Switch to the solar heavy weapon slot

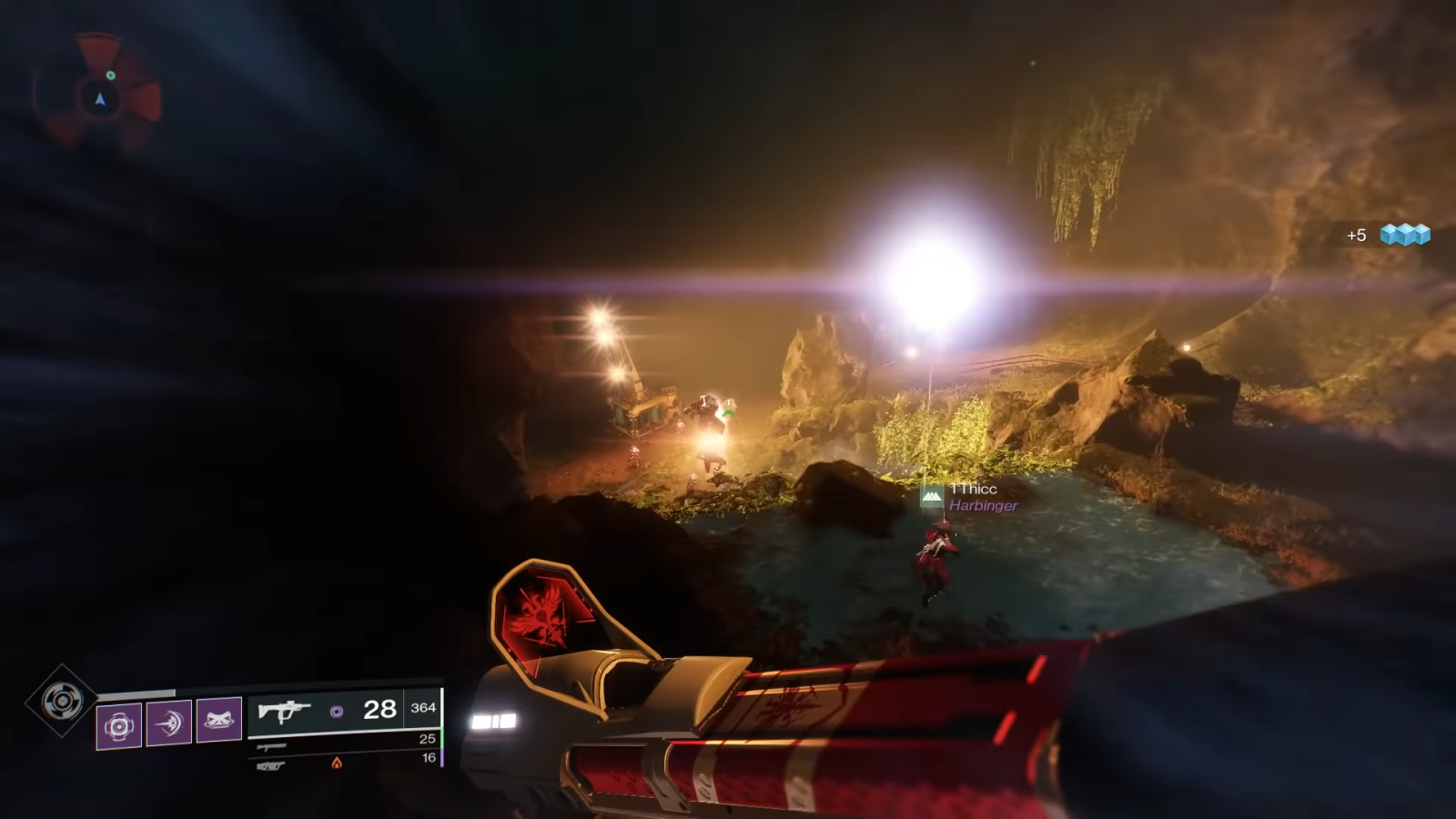271,766
